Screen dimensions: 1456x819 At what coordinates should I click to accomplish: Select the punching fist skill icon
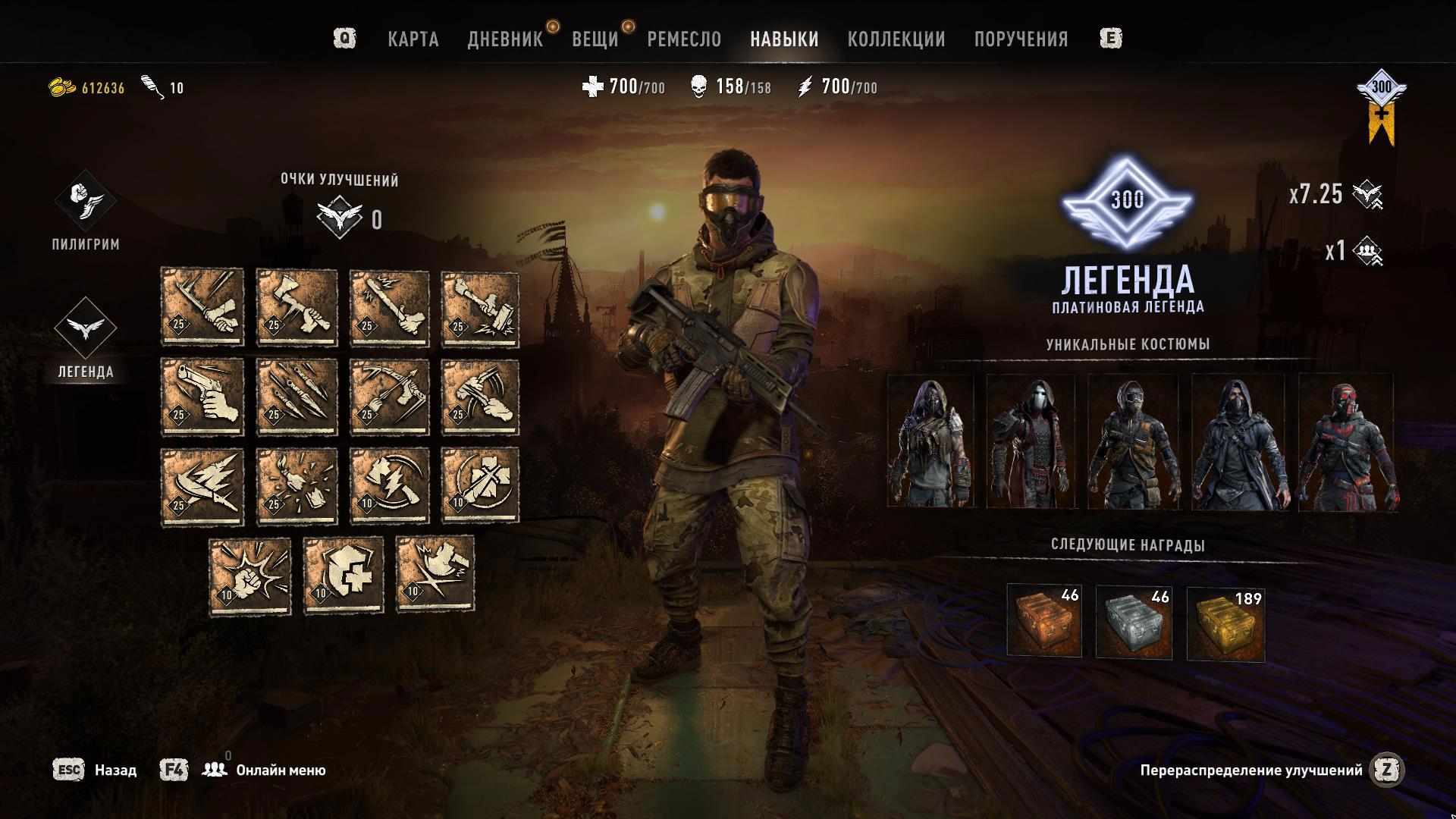(250, 576)
